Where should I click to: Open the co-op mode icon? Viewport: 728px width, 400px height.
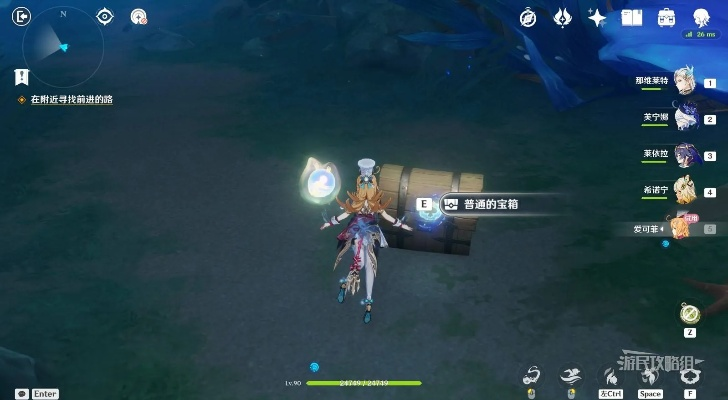(x=139, y=16)
